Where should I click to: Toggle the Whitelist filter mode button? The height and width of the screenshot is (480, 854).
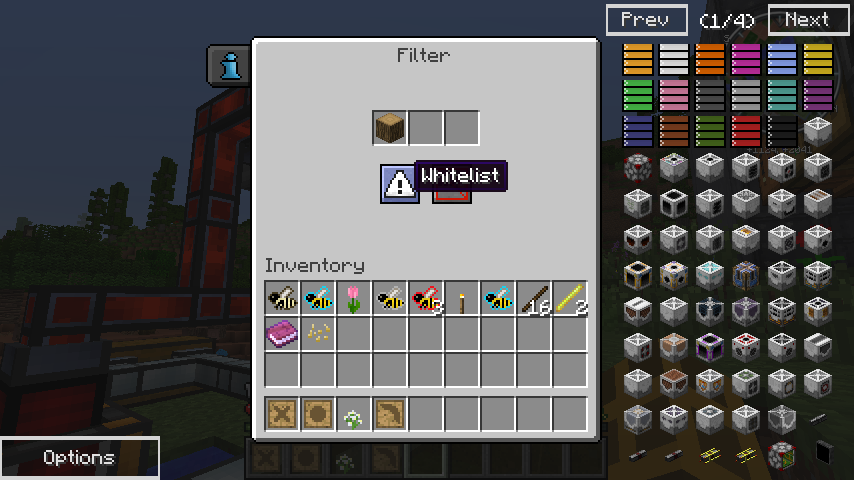pos(399,183)
